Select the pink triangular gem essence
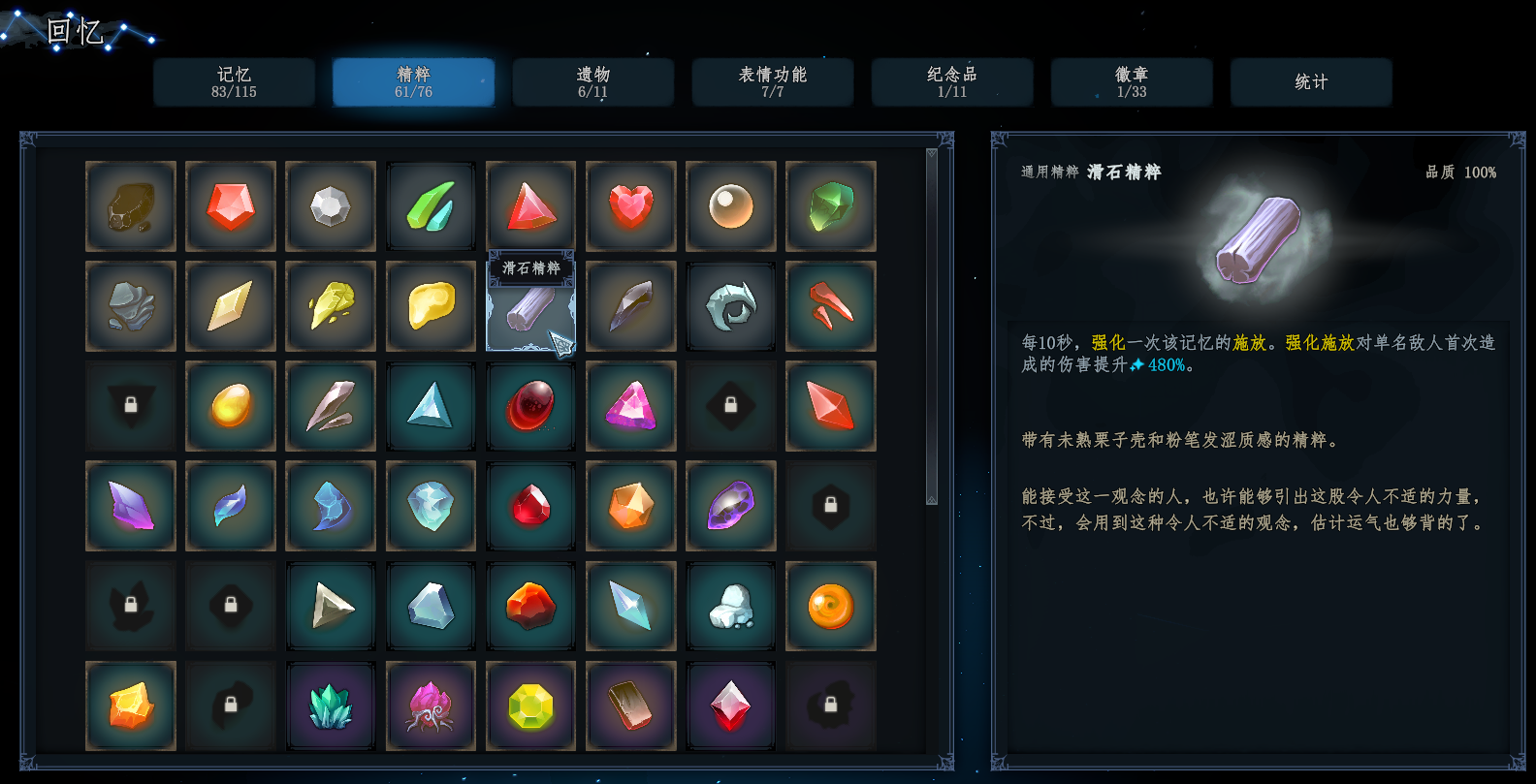Image resolution: width=1536 pixels, height=784 pixels. point(630,406)
